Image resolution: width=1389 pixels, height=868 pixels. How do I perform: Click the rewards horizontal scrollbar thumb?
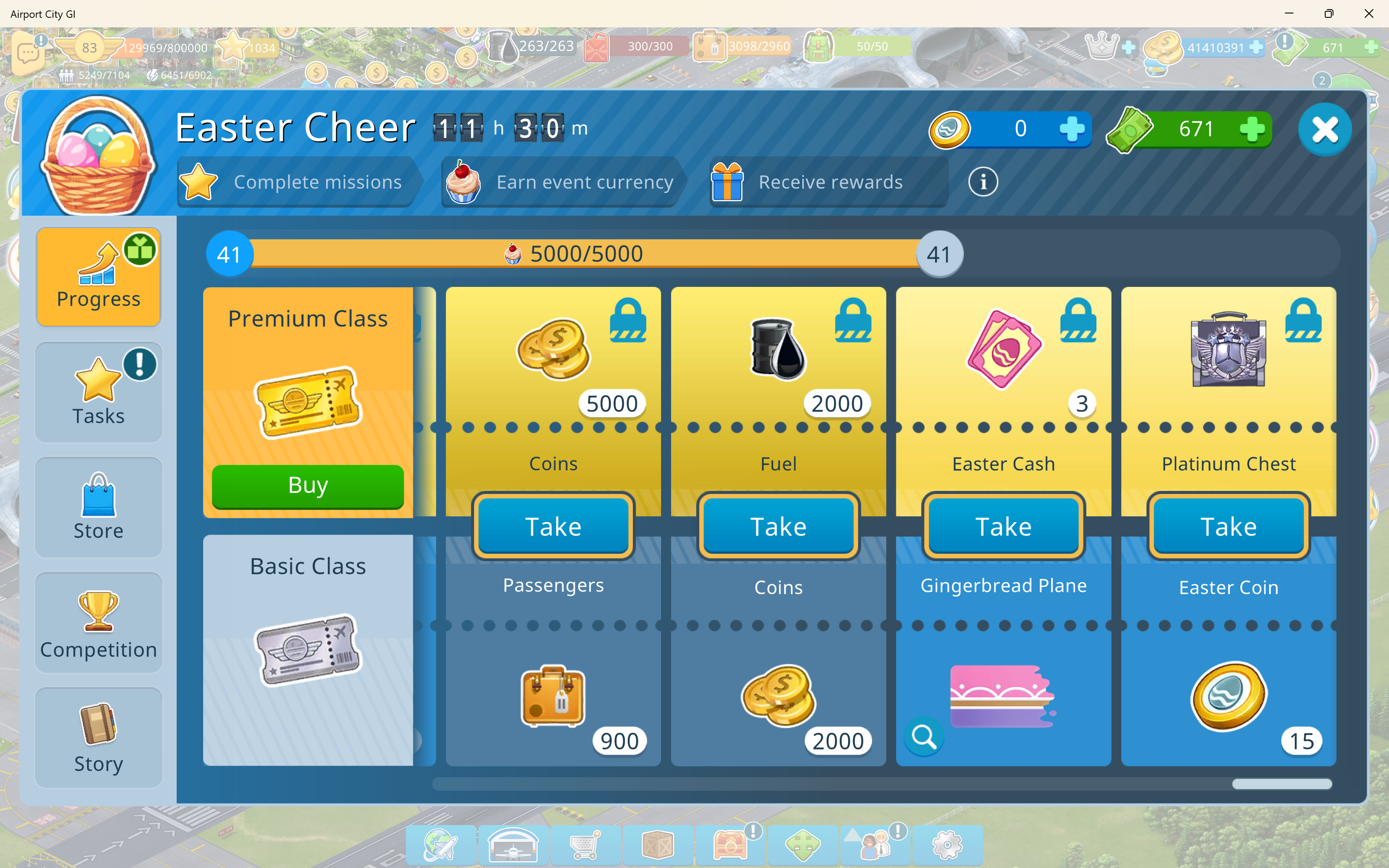click(1281, 784)
